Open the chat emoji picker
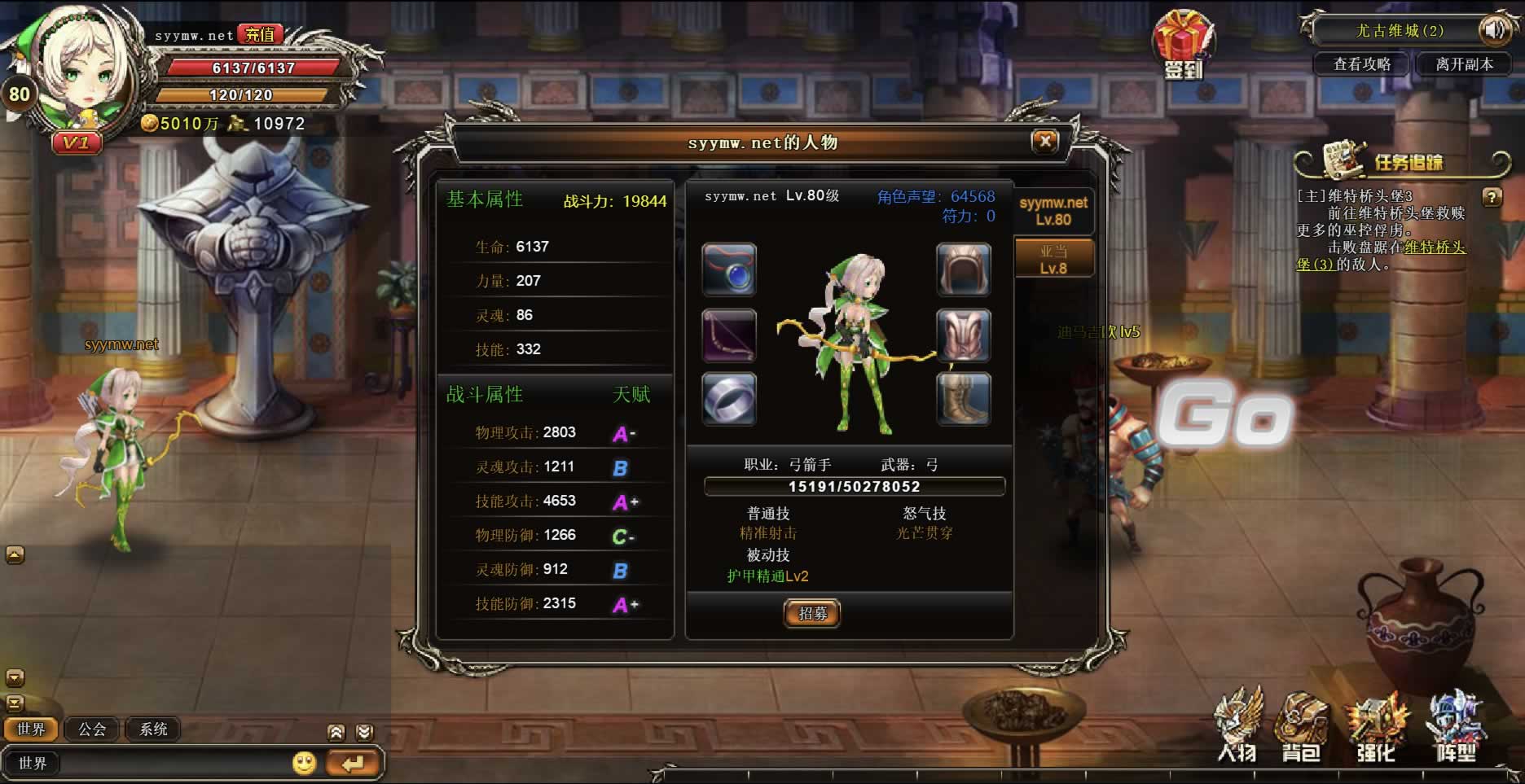The height and width of the screenshot is (784, 1525). click(x=304, y=763)
